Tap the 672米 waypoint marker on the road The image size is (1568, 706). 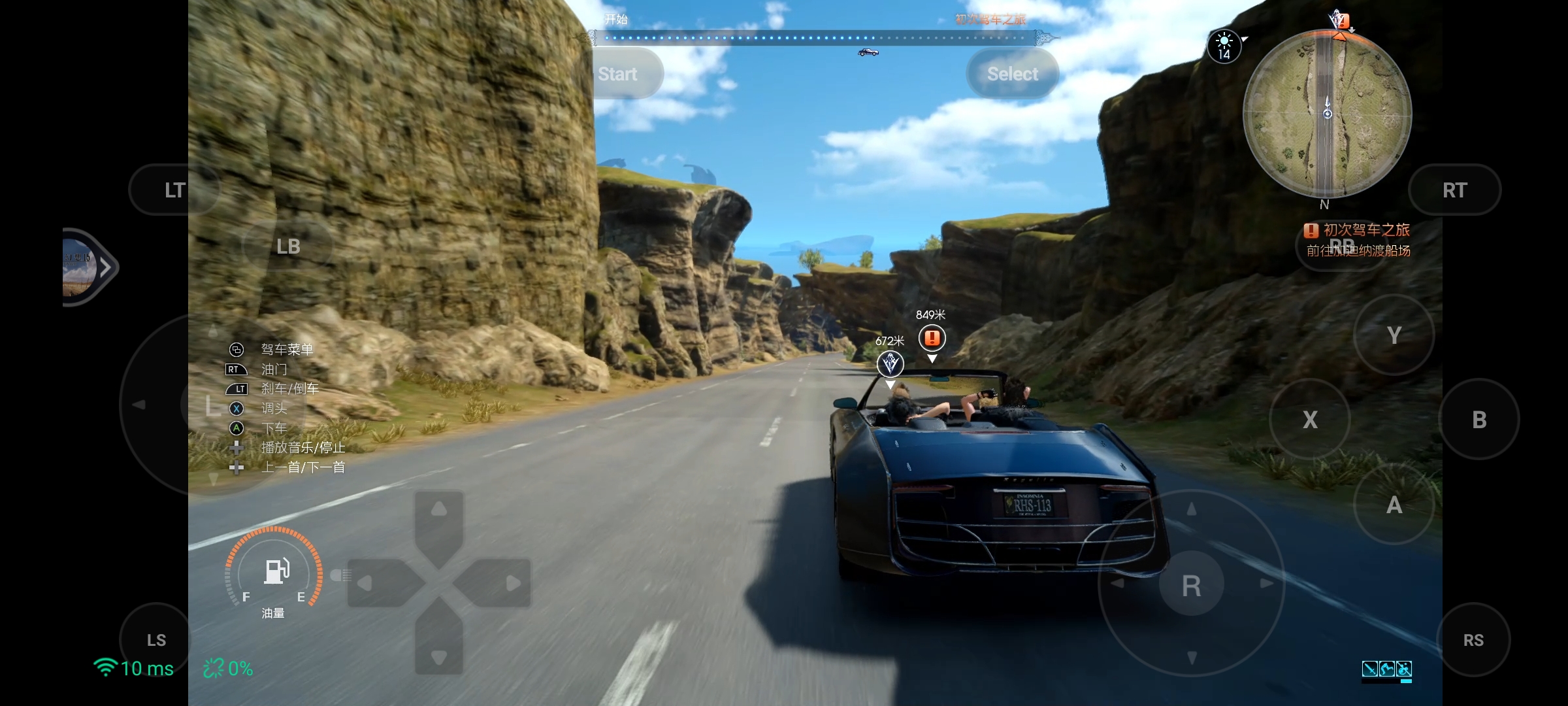(890, 365)
